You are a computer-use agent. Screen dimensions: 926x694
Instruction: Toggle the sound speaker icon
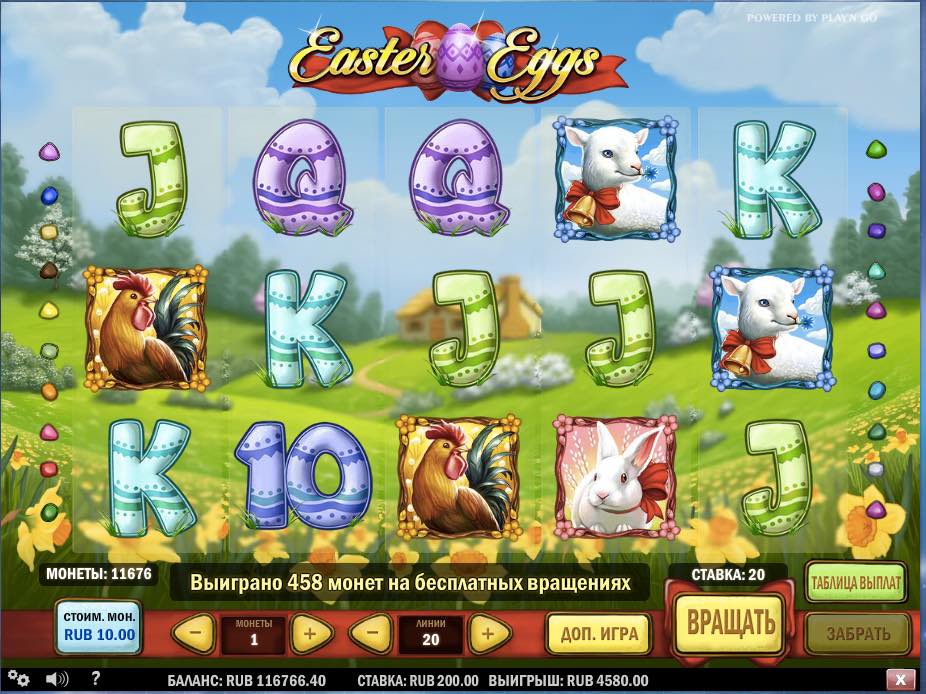pyautogui.click(x=55, y=680)
